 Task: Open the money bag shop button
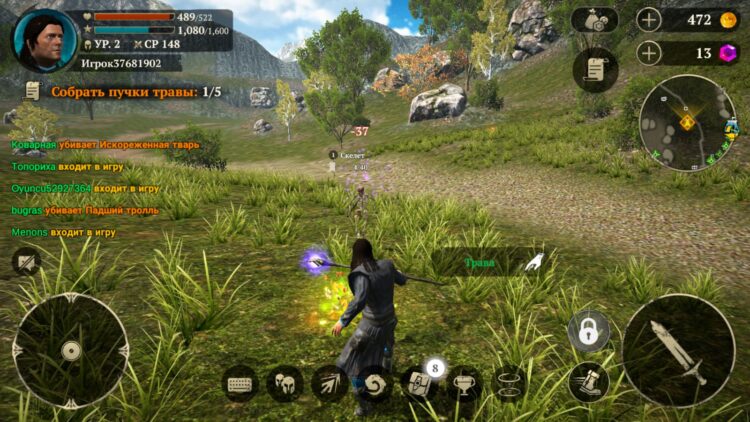tap(595, 20)
